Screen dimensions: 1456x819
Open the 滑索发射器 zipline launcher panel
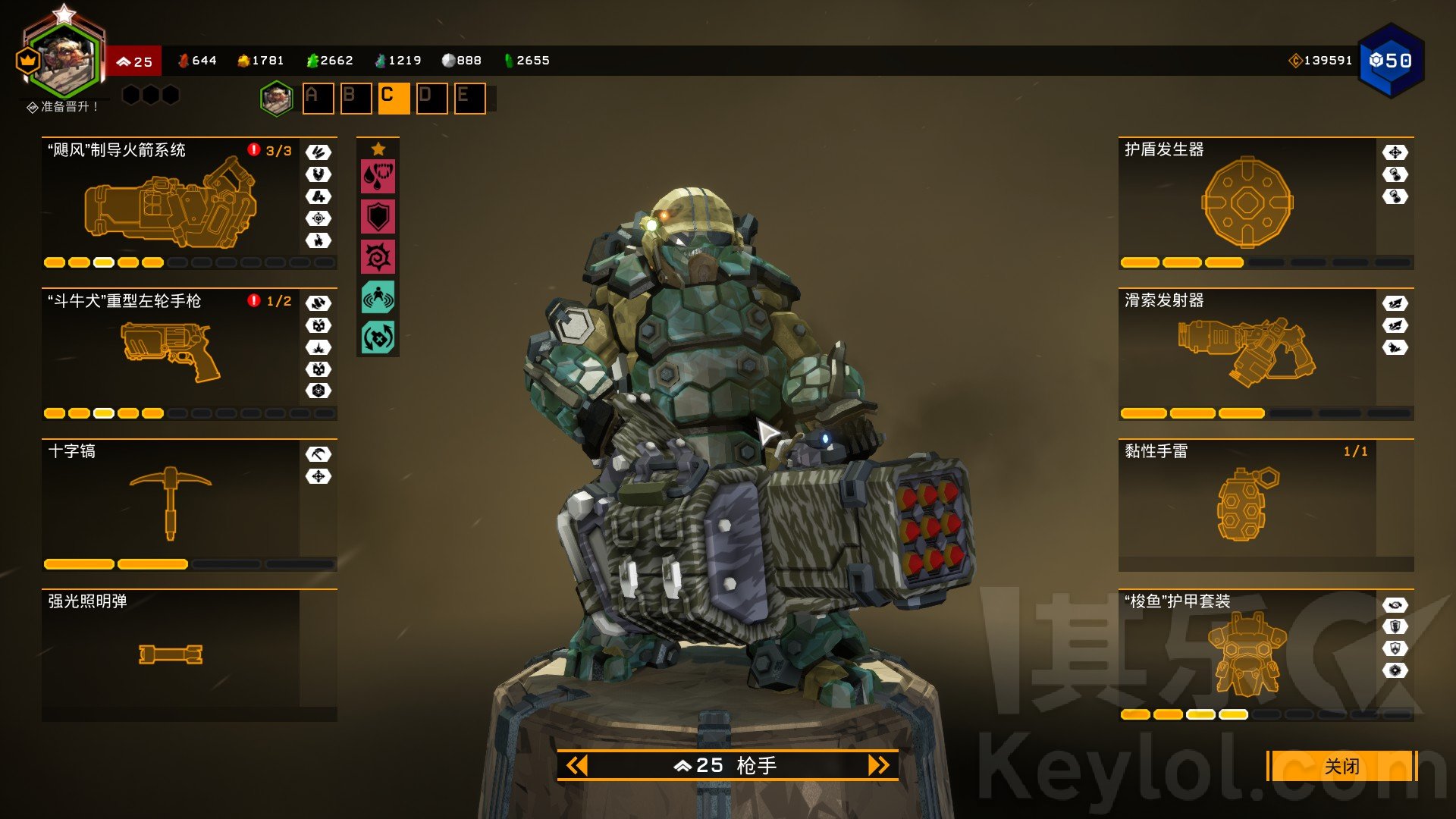[1247, 353]
